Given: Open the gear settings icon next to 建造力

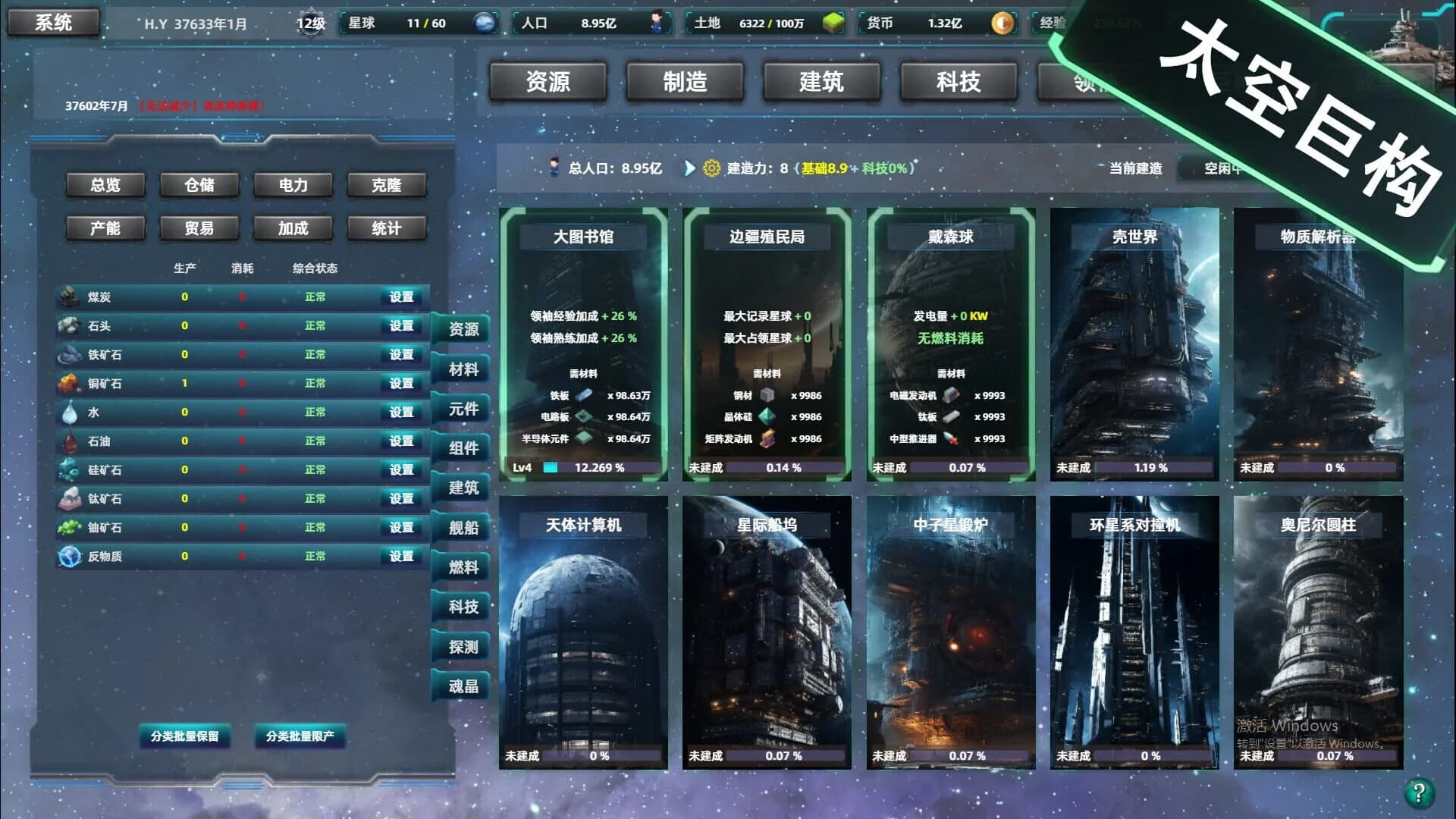Looking at the screenshot, I should [x=711, y=169].
